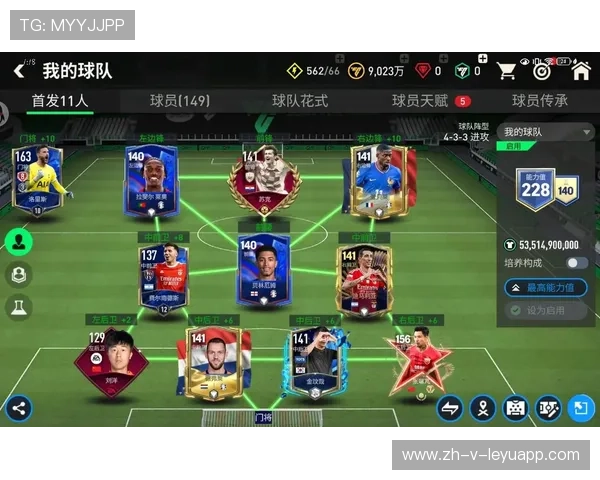Select the green player silhouette view
This screenshot has width=600, height=480.
pyautogui.click(x=18, y=241)
